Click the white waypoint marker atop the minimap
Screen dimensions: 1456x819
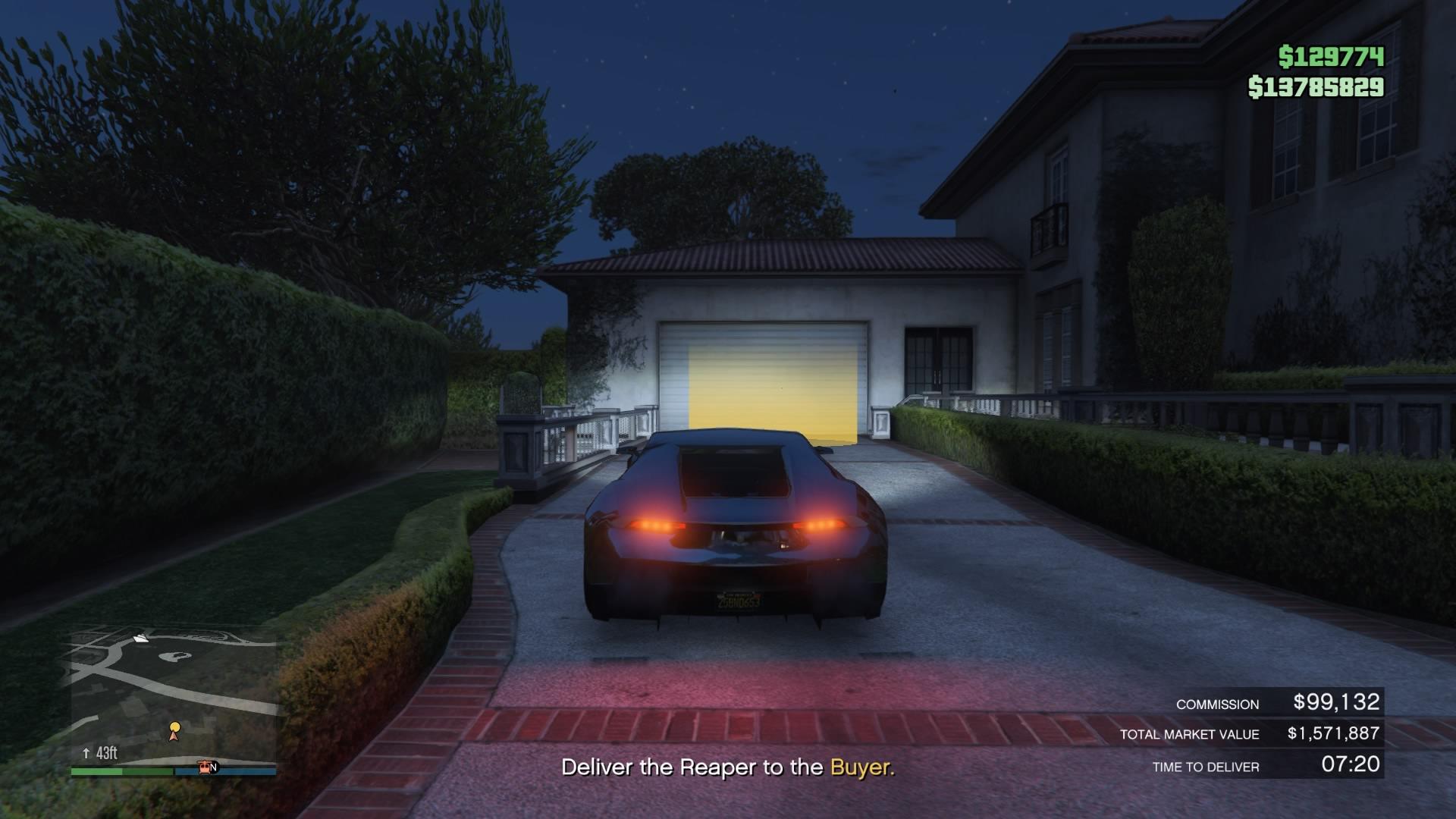tap(141, 639)
